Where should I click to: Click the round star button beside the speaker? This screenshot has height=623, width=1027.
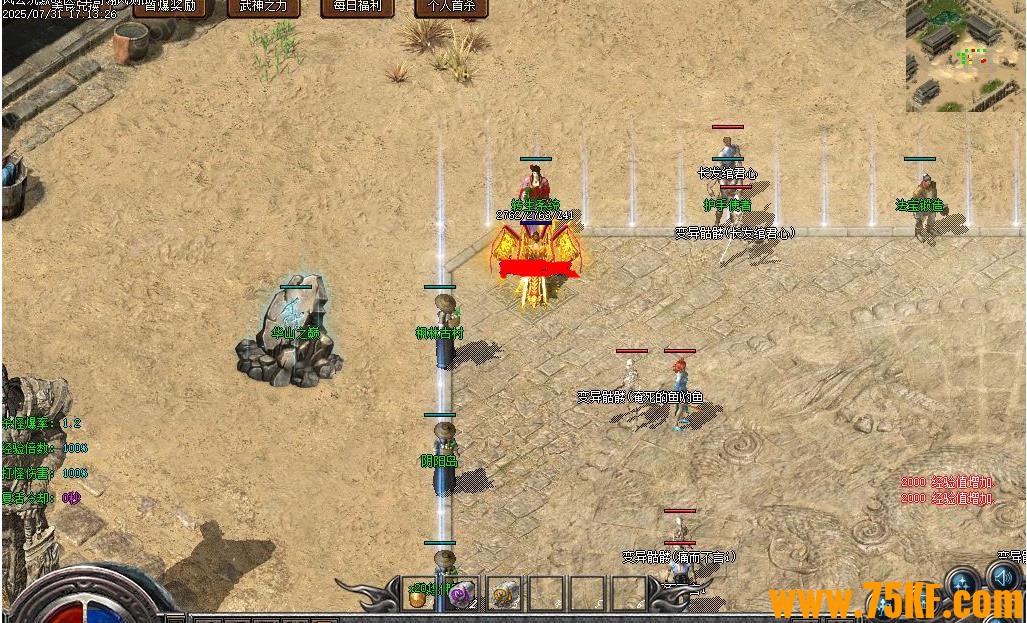[x=963, y=583]
